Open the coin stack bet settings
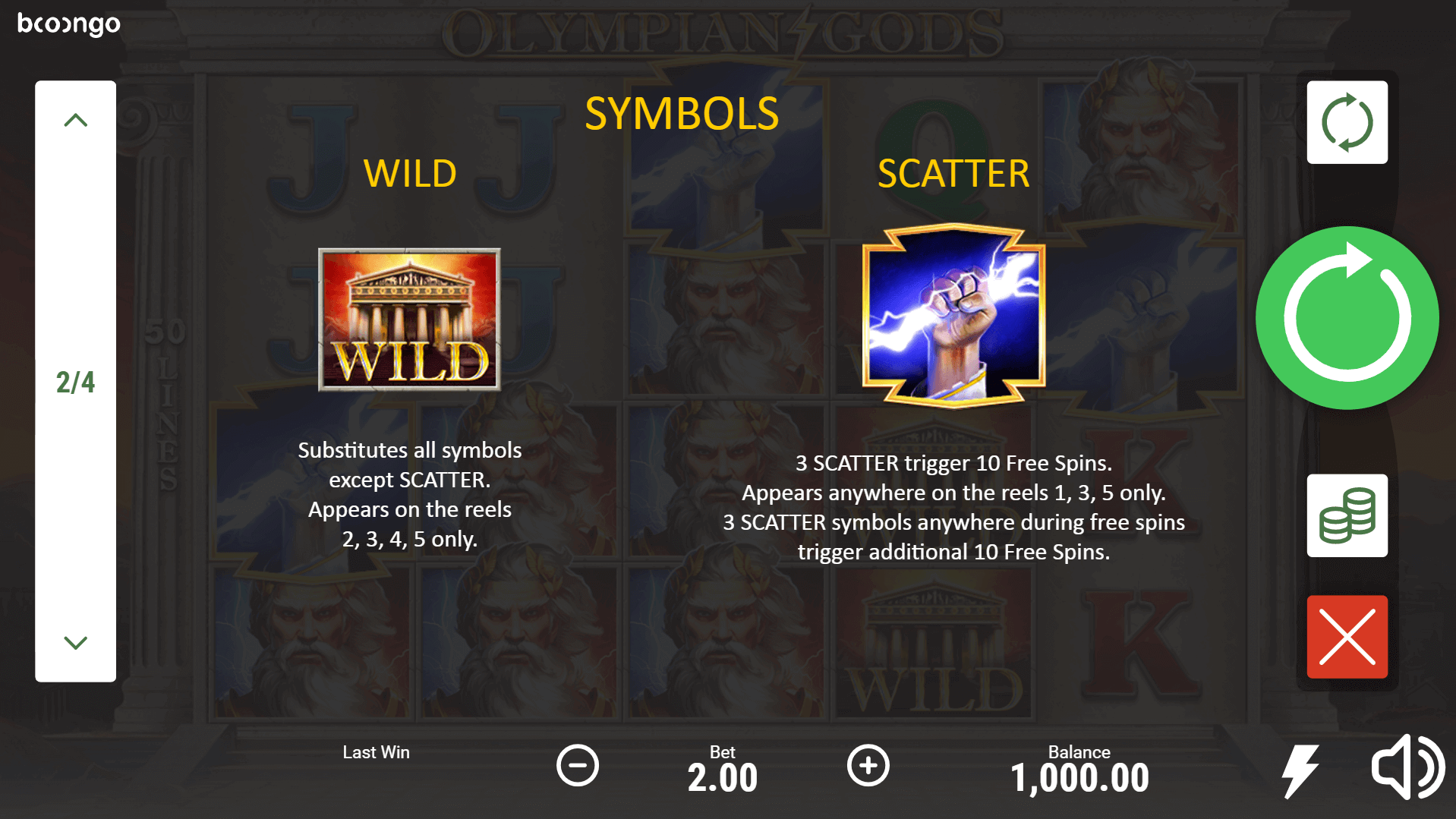This screenshot has width=1456, height=819. (x=1347, y=516)
